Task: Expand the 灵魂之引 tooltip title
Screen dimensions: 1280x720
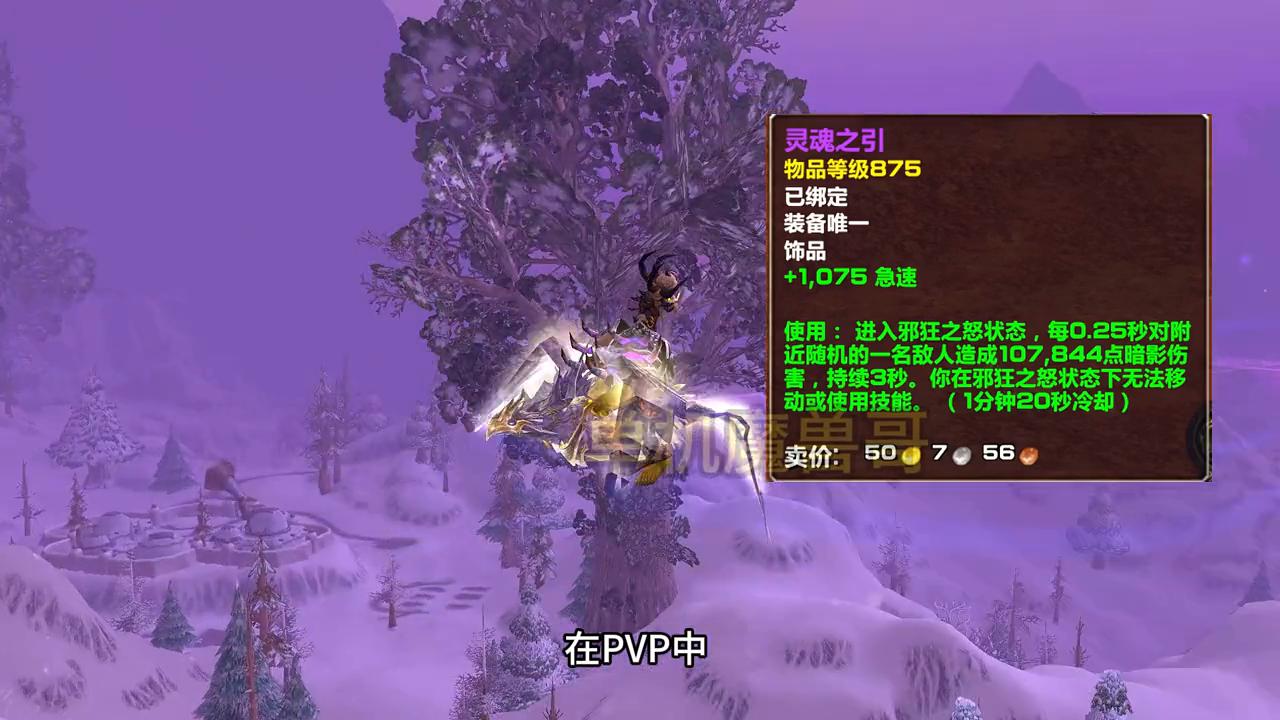Action: click(835, 141)
